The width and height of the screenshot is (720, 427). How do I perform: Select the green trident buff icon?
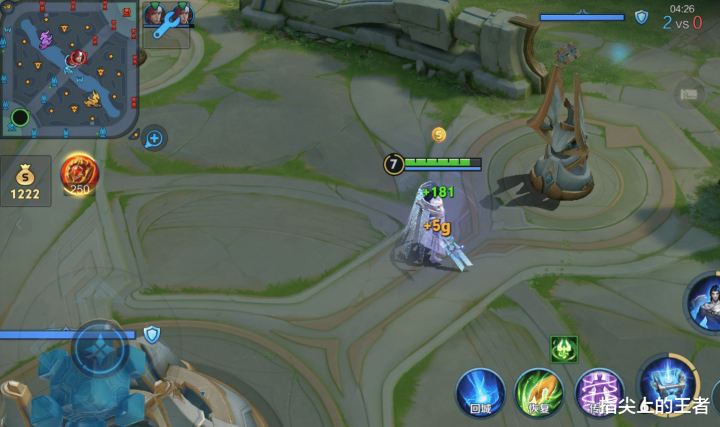click(564, 349)
